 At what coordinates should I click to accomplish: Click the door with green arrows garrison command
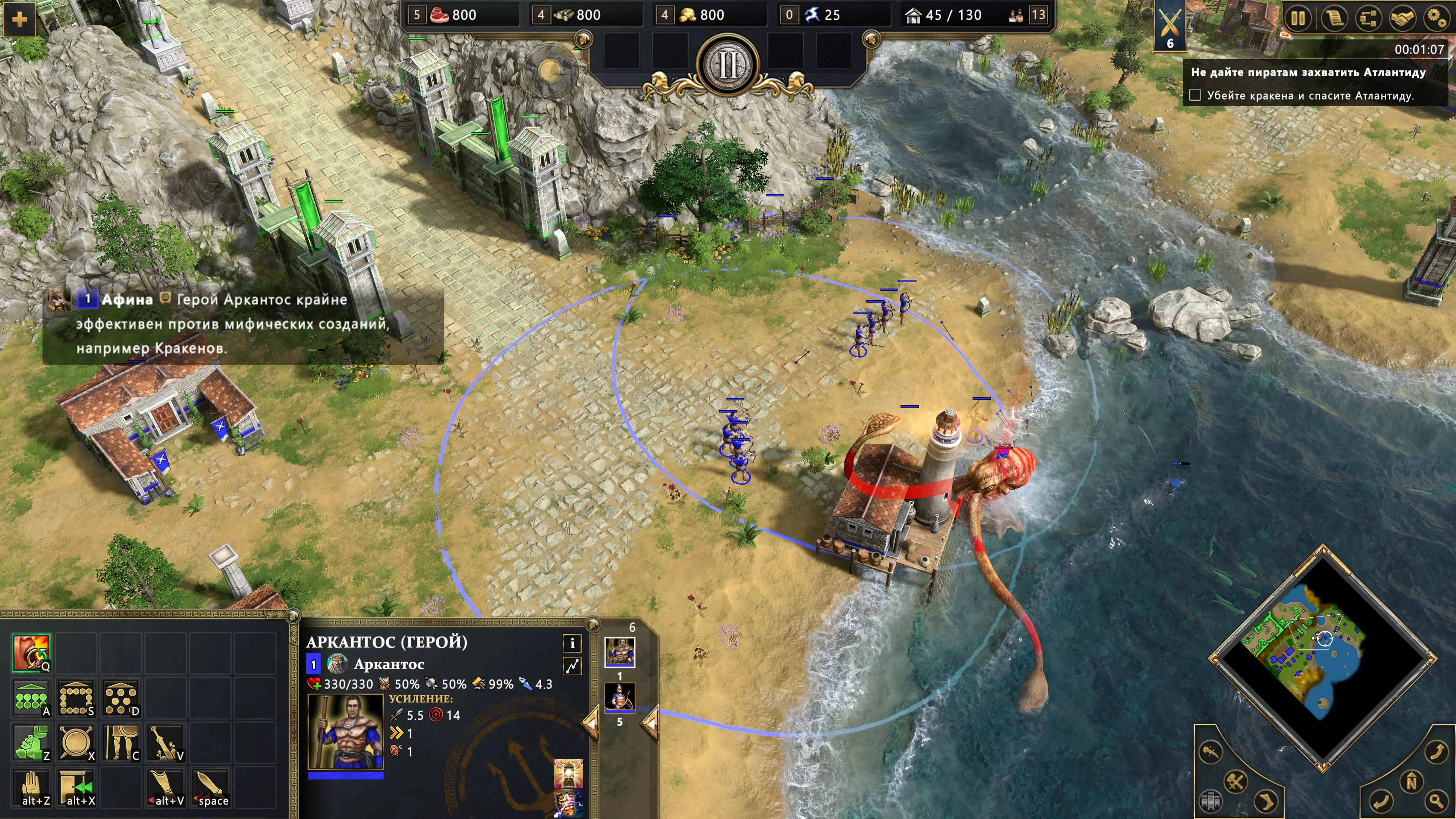click(x=76, y=788)
